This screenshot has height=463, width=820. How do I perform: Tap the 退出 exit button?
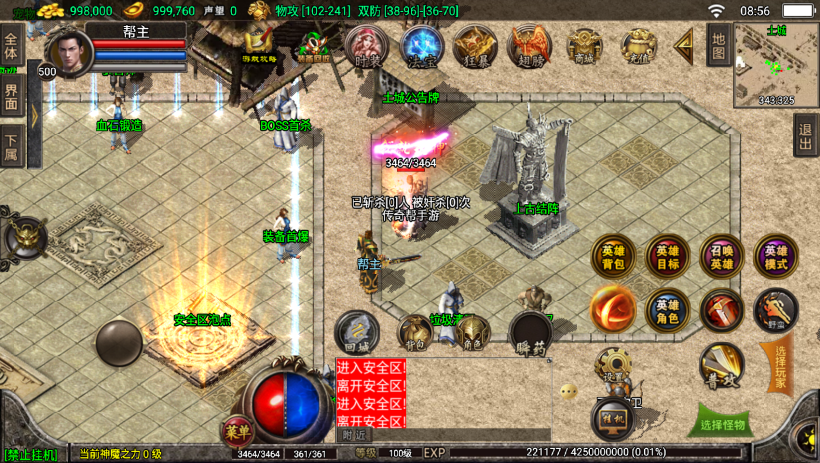click(805, 135)
